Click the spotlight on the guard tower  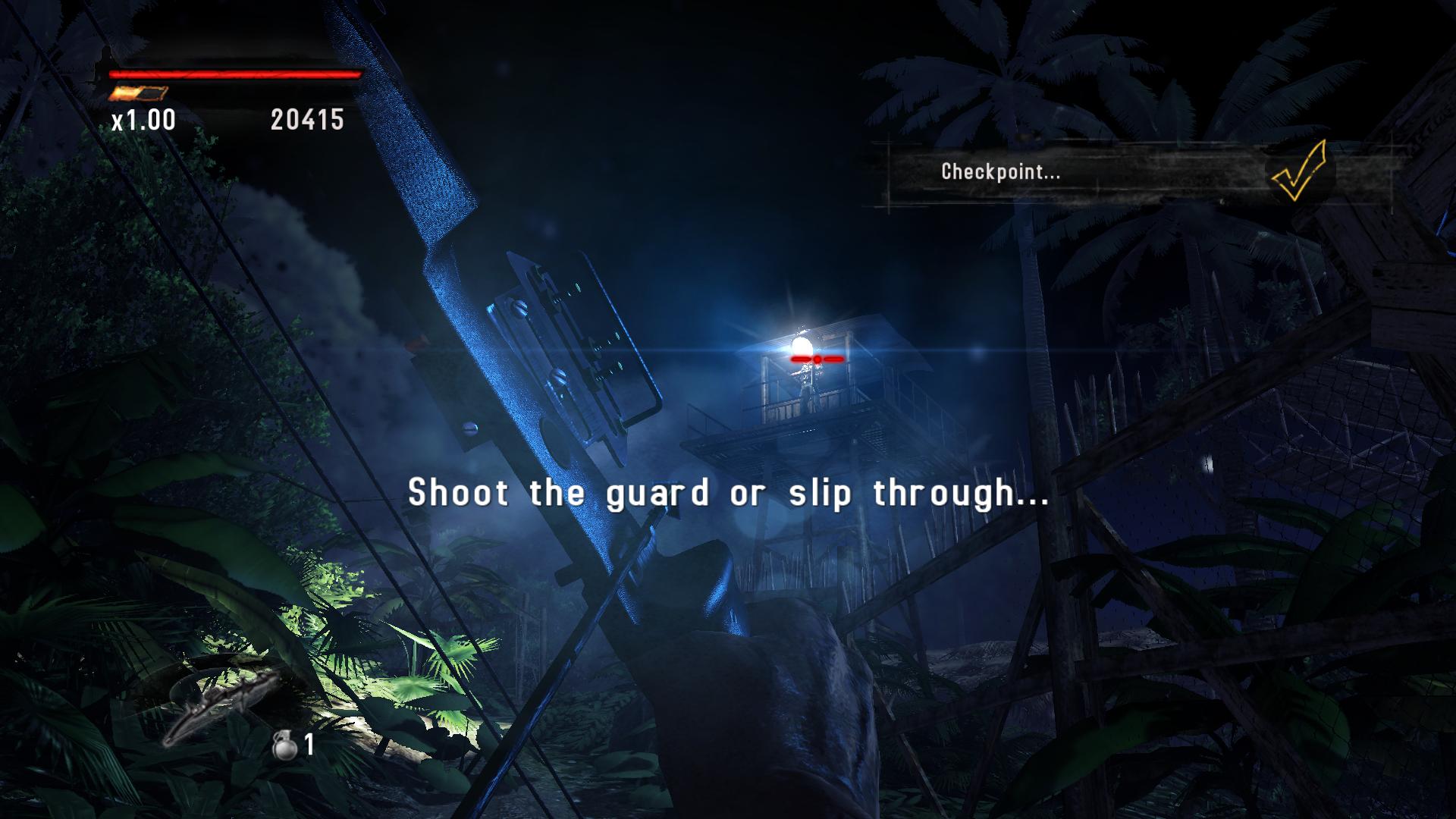(802, 347)
